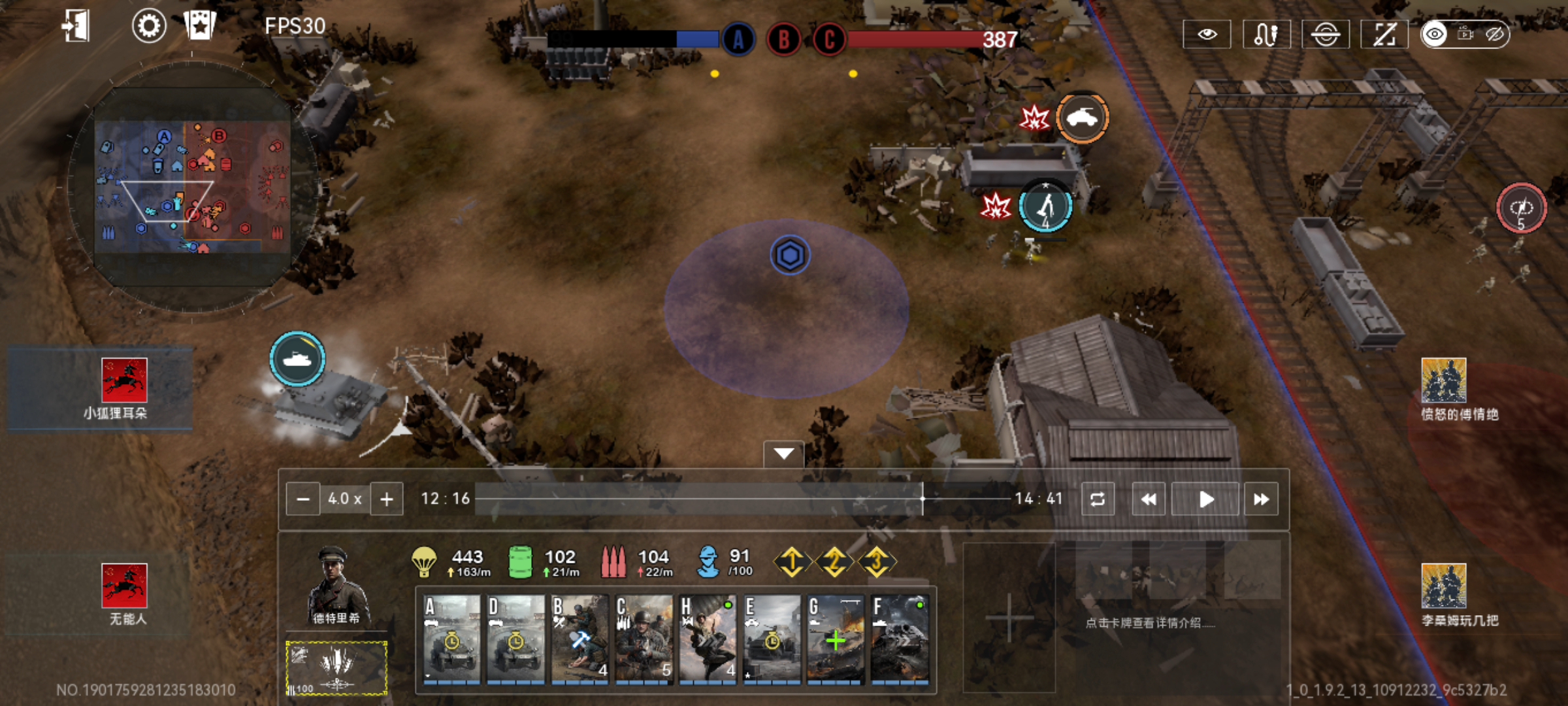The image size is (1568, 706).
Task: Fast-forward the replay
Action: 1261,499
